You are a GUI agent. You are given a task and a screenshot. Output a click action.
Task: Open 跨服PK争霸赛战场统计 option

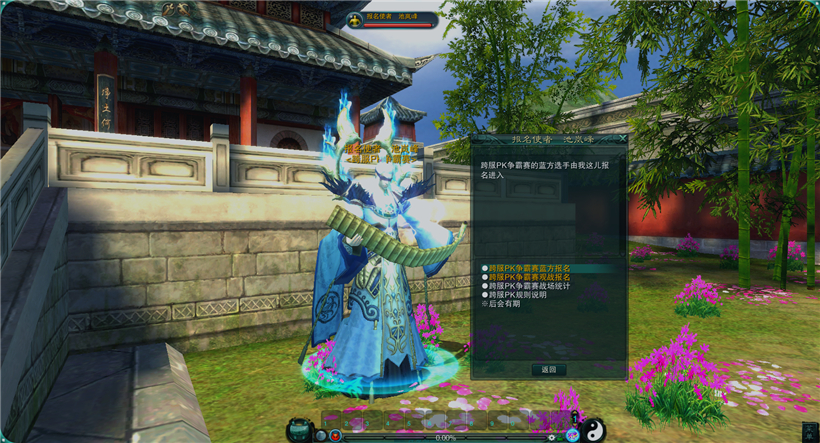pos(528,287)
